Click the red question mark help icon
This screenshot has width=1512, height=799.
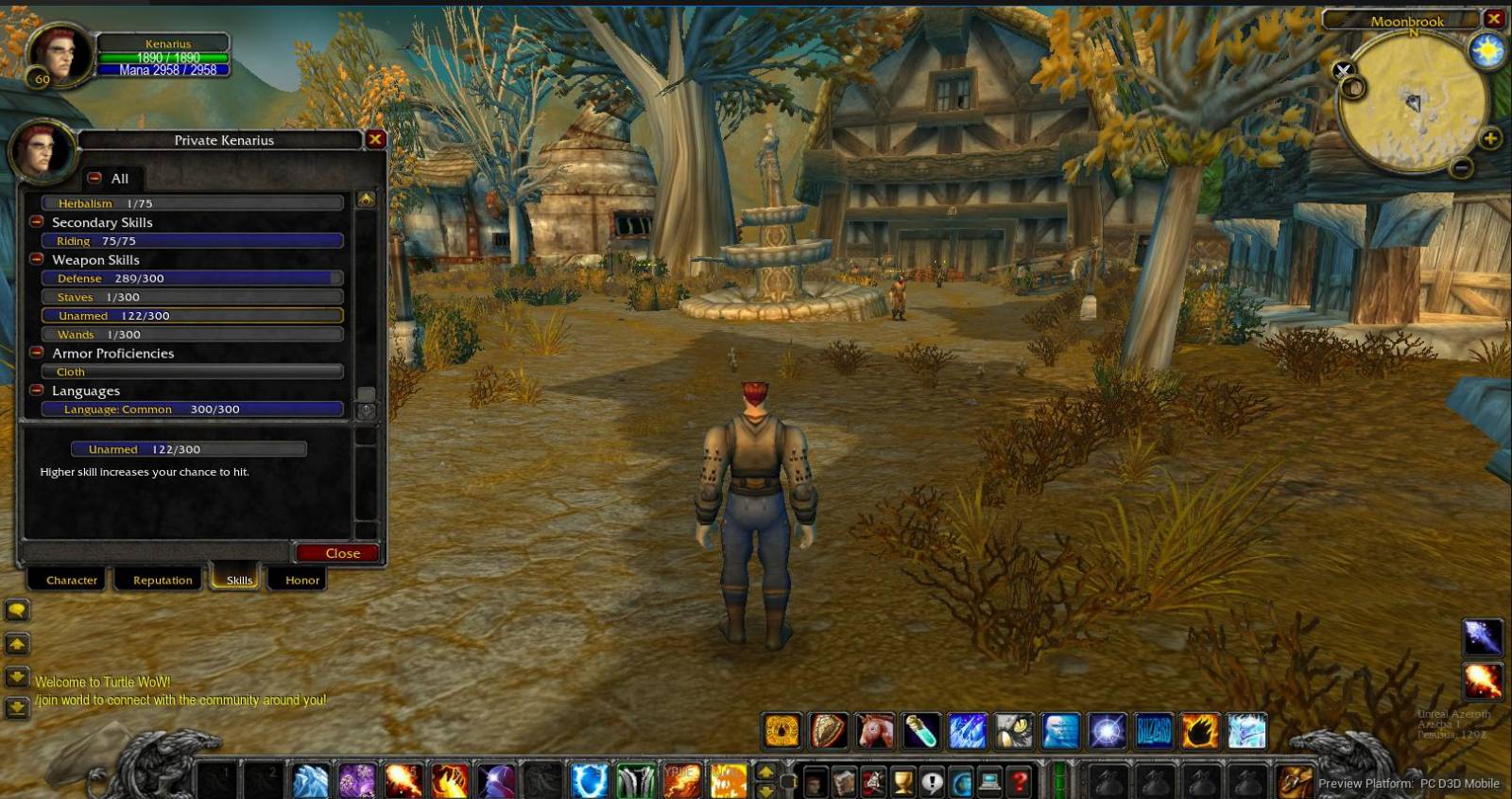1018,782
